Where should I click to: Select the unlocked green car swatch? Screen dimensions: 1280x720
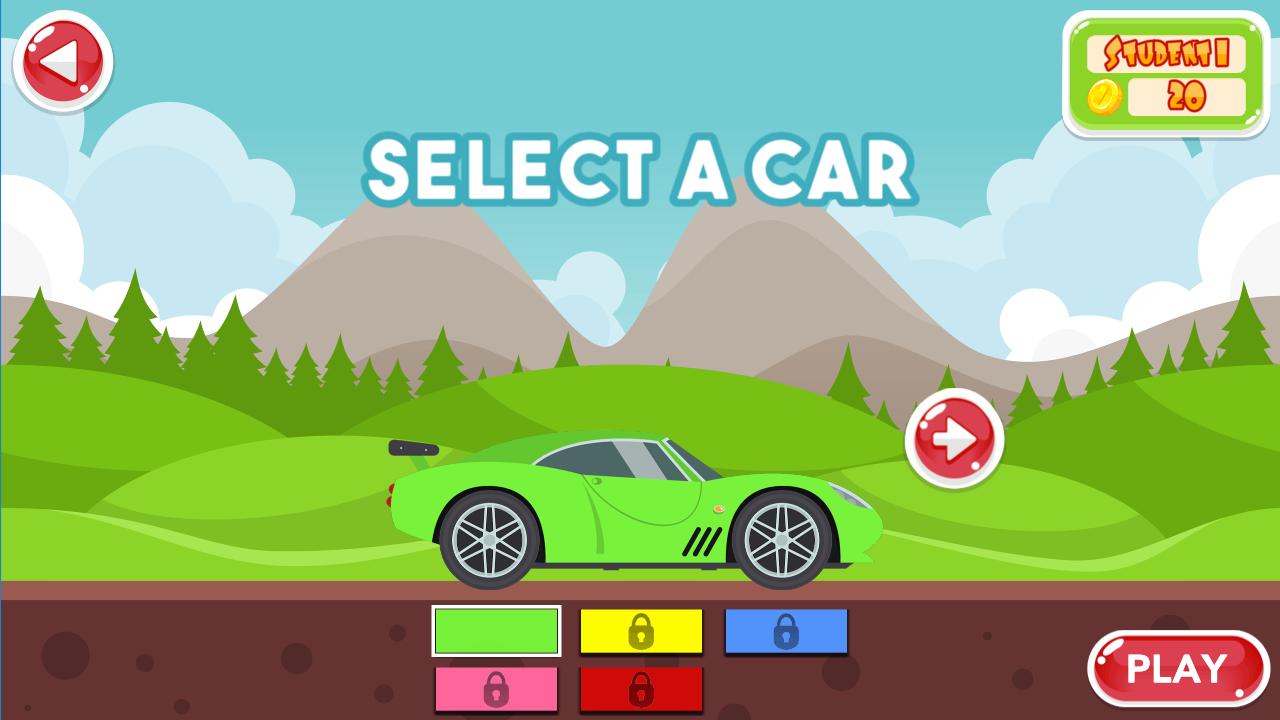coord(496,632)
